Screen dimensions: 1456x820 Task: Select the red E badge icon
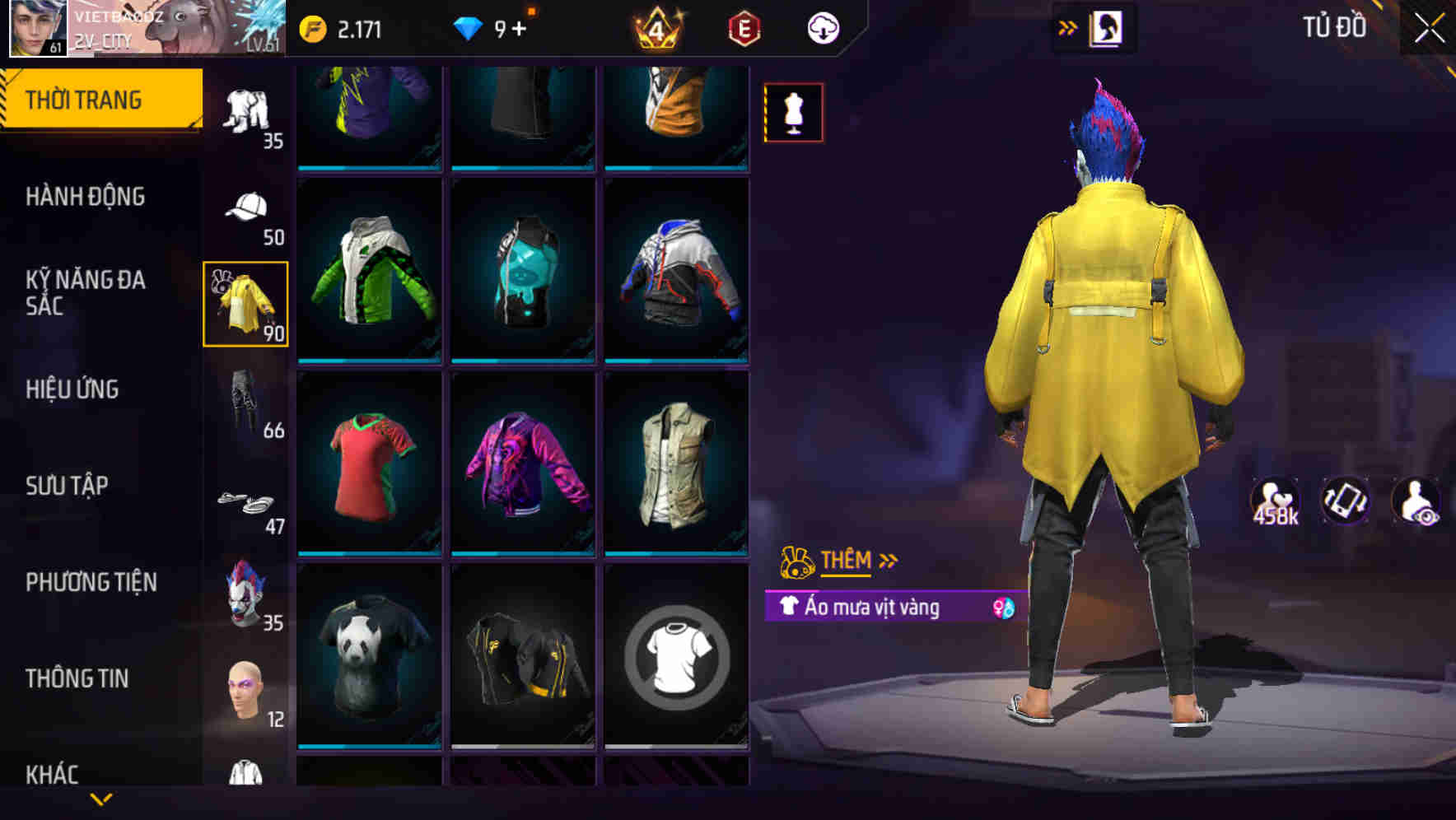pos(742,27)
